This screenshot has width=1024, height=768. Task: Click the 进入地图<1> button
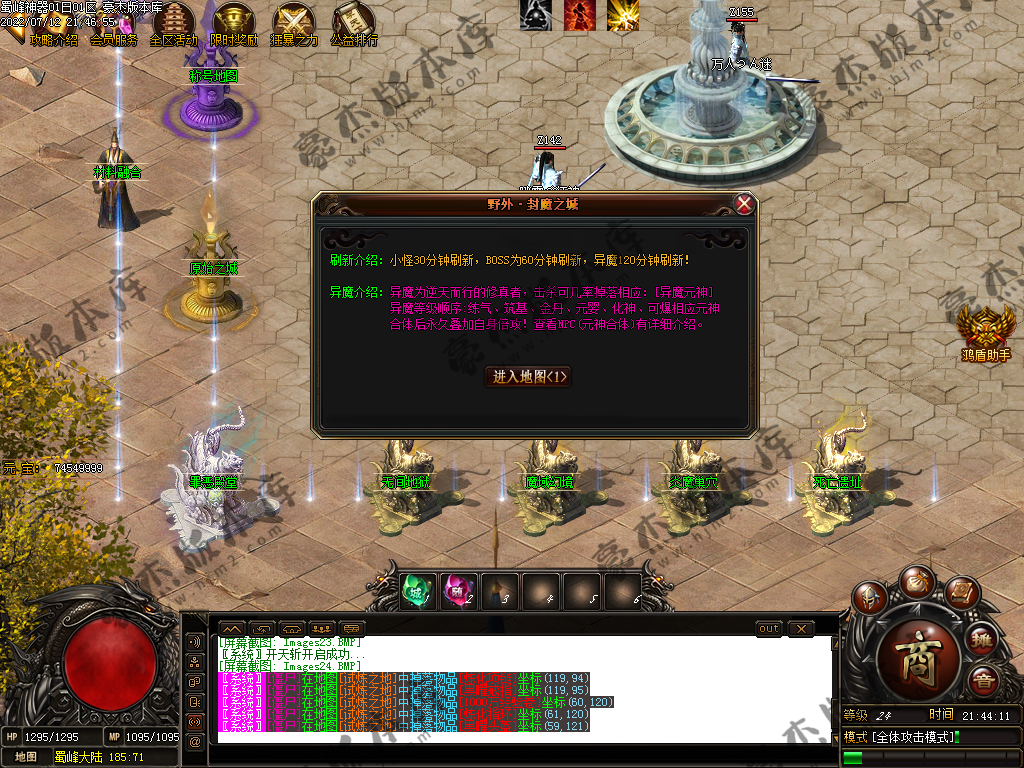point(530,376)
